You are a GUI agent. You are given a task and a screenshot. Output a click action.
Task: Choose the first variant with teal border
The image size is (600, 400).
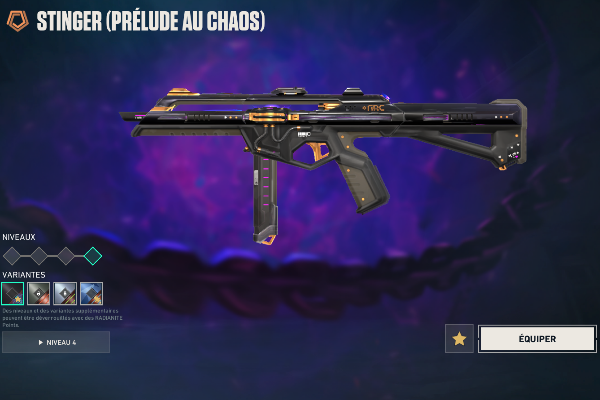click(x=13, y=293)
